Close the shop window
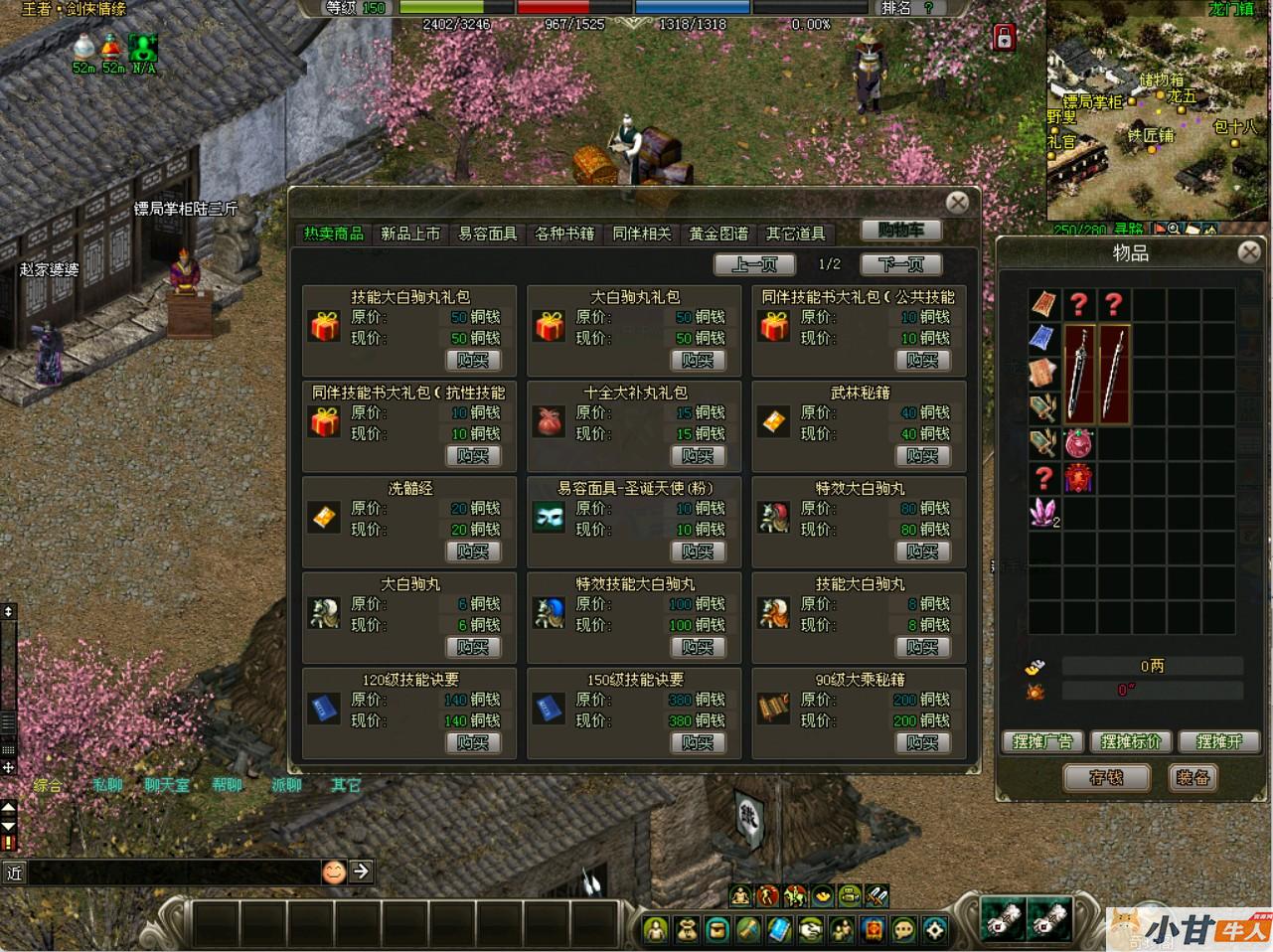The image size is (1273, 952). point(957,203)
